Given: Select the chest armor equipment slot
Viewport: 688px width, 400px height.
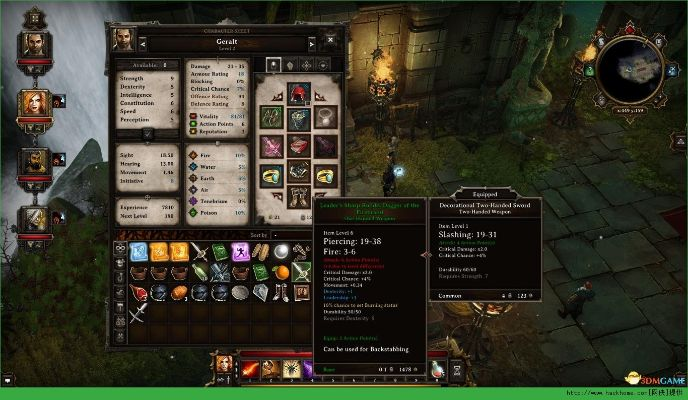Looking at the screenshot, I should coord(301,120).
